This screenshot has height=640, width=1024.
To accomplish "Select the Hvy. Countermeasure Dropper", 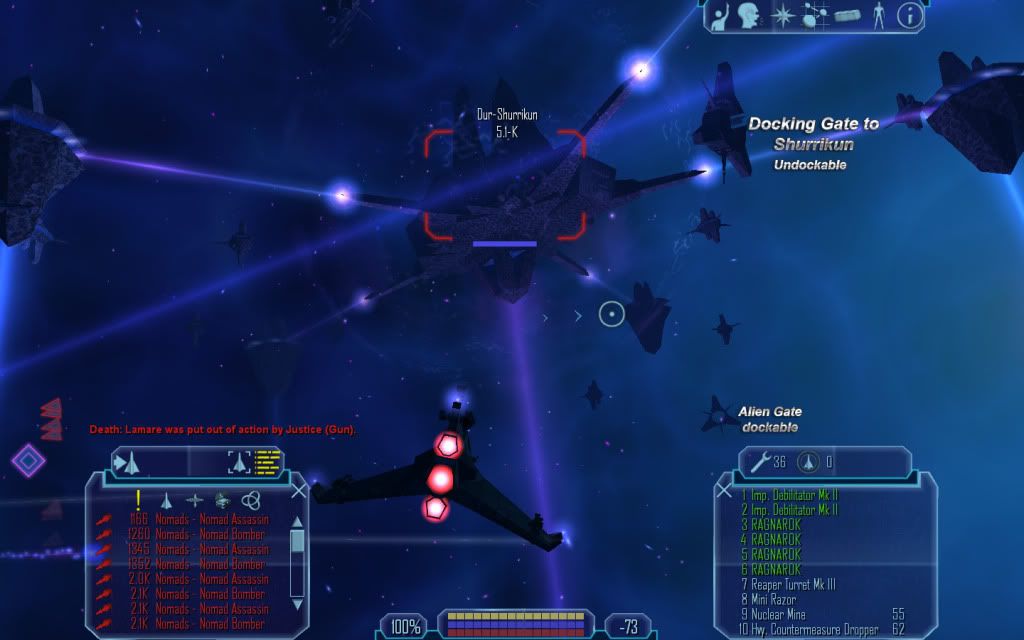I will coord(810,629).
